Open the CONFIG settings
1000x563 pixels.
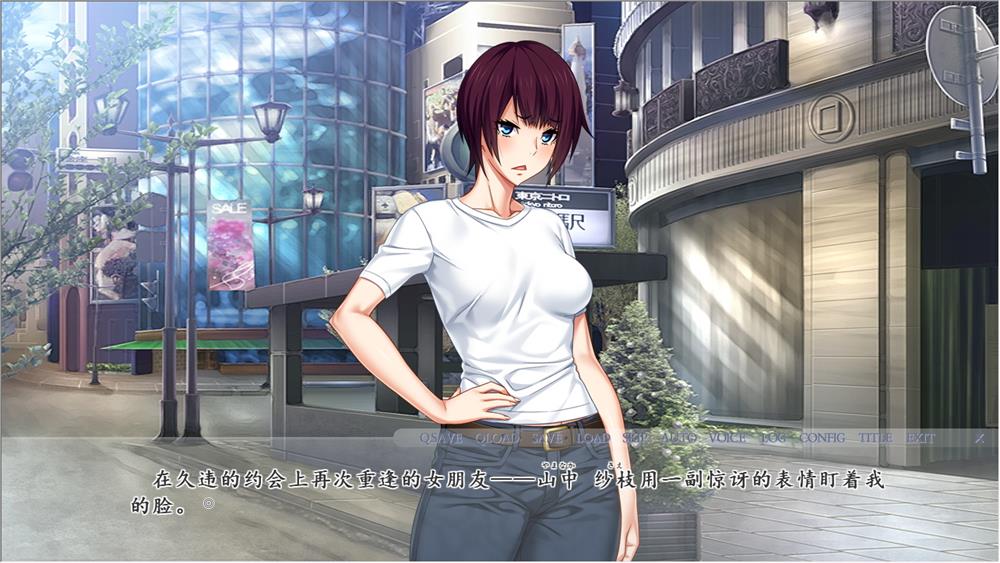pos(822,438)
